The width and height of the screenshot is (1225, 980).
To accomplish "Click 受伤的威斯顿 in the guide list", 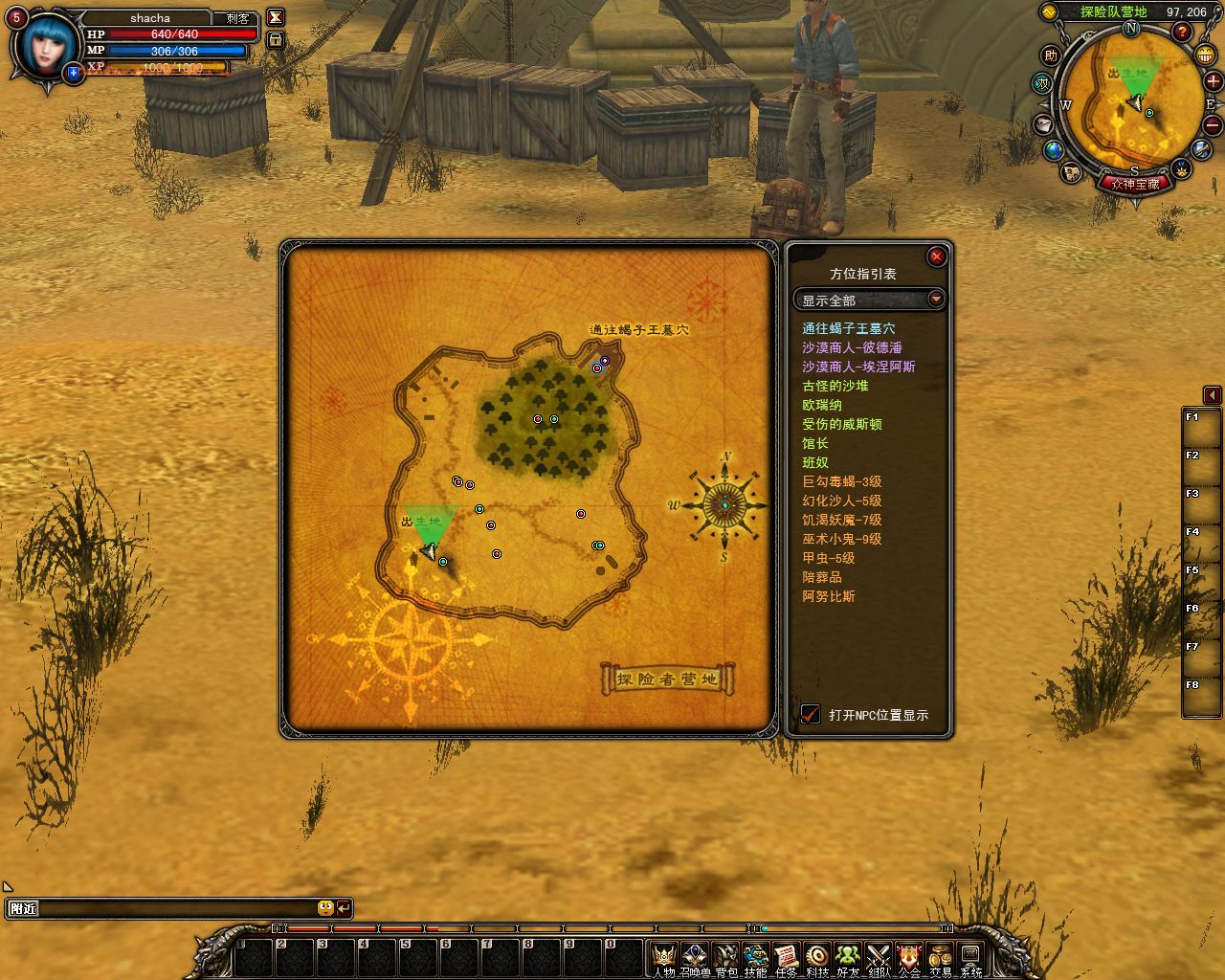I will pos(841,424).
